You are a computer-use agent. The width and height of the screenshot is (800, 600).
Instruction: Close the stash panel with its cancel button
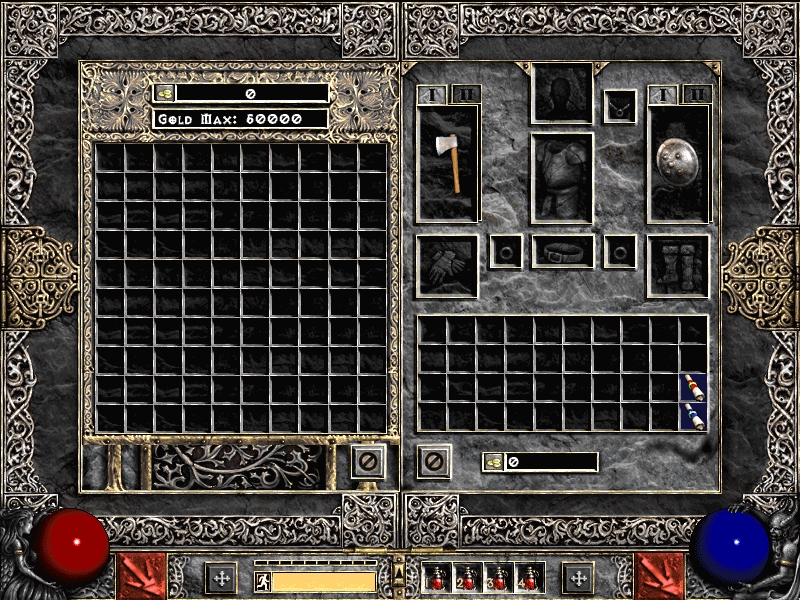[x=368, y=461]
